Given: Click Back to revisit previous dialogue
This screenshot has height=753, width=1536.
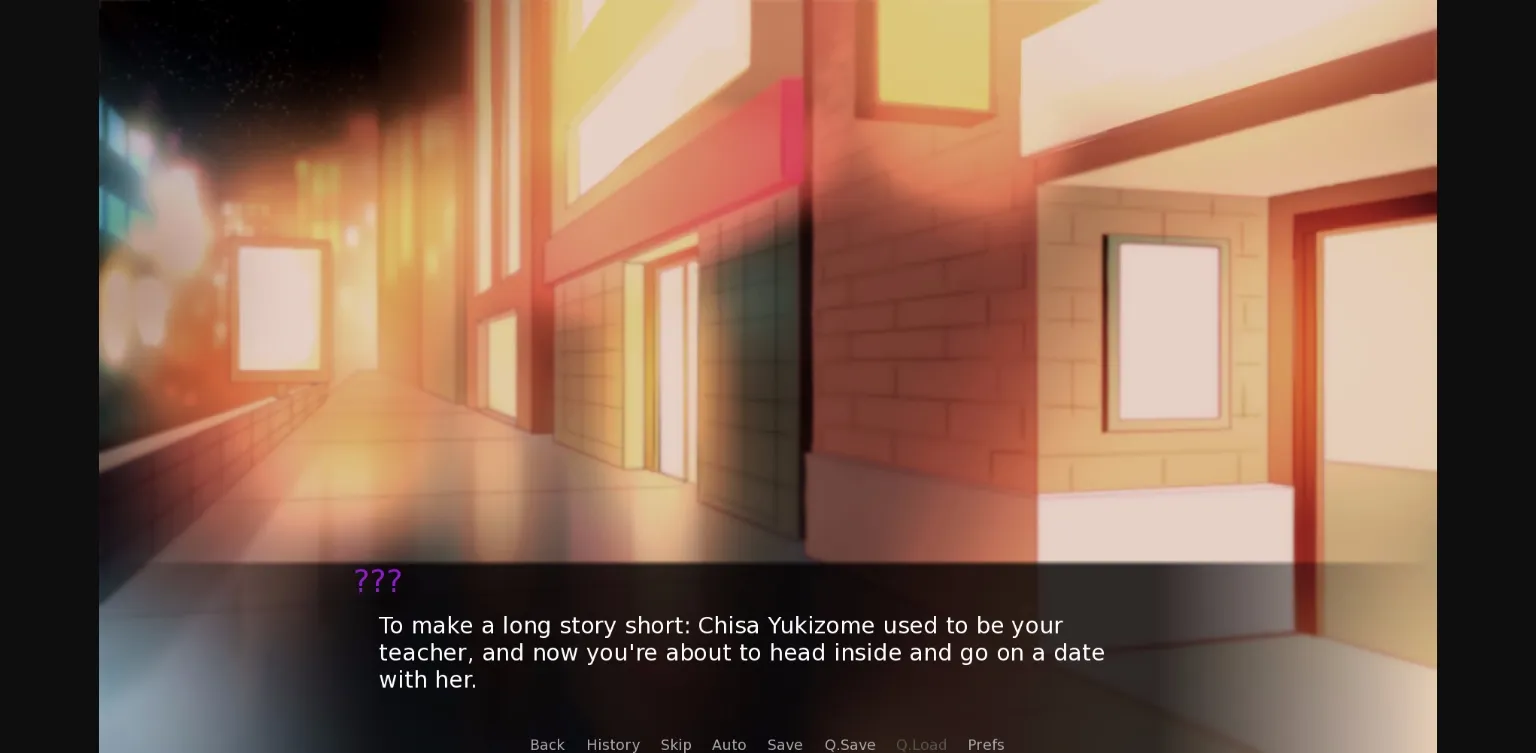Looking at the screenshot, I should coord(547,744).
